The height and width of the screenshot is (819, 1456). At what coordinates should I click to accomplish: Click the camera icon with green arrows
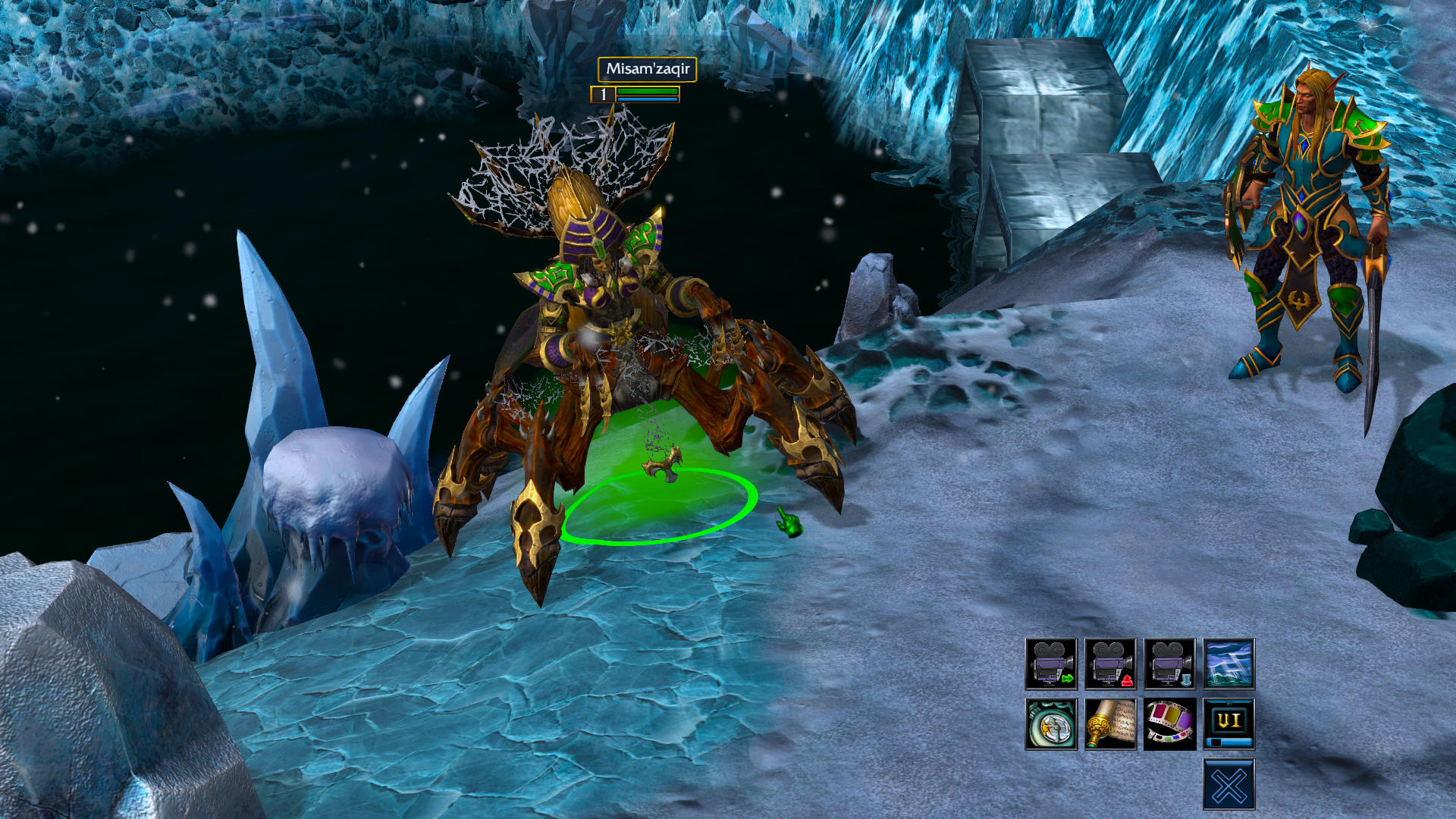1051,664
